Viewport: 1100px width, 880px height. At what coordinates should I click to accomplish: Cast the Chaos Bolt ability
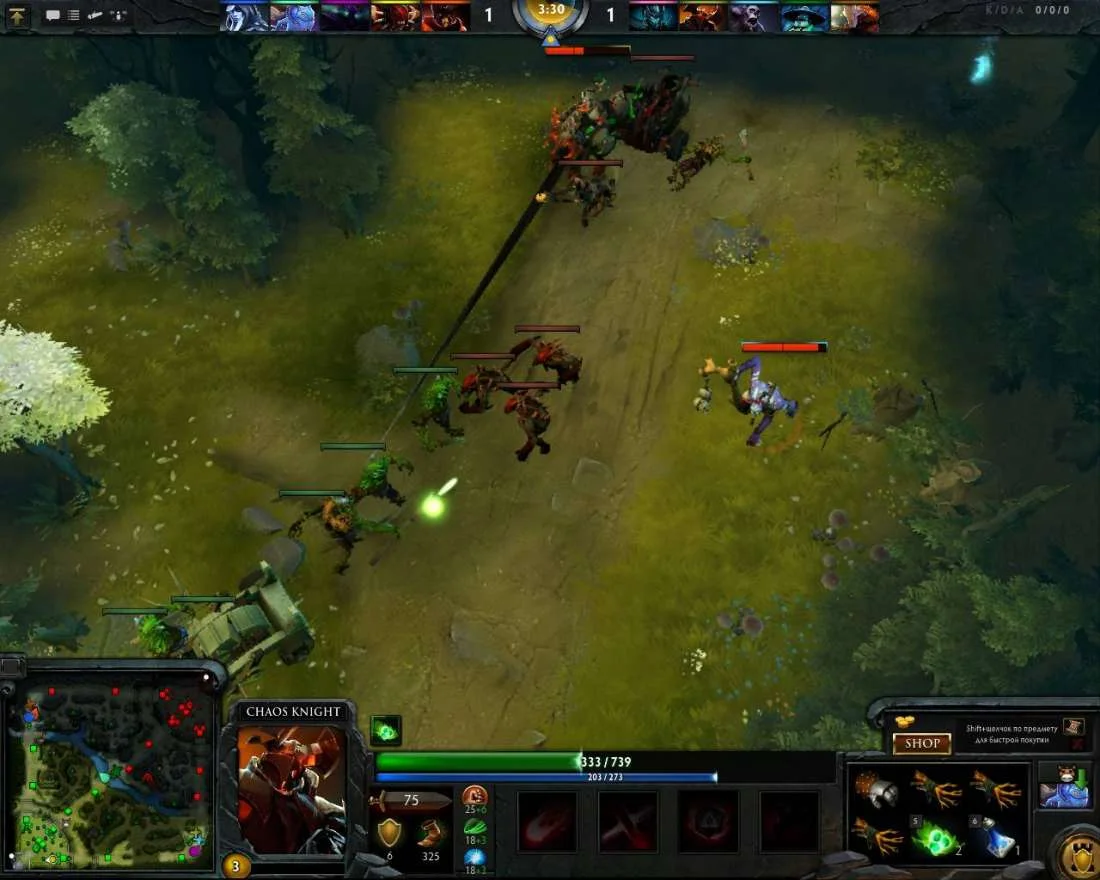tap(547, 821)
